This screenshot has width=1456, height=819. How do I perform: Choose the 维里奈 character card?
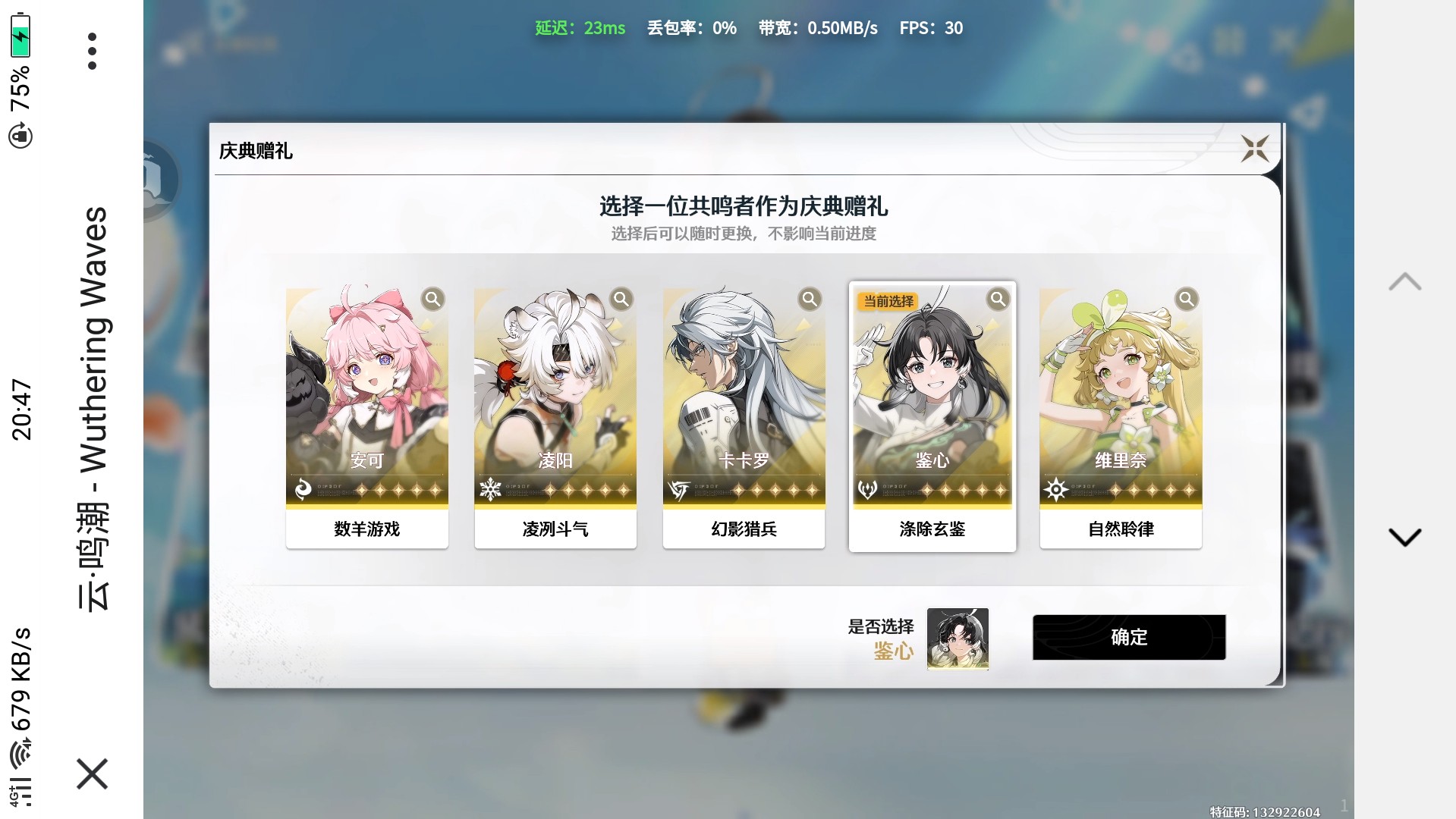tap(1120, 409)
